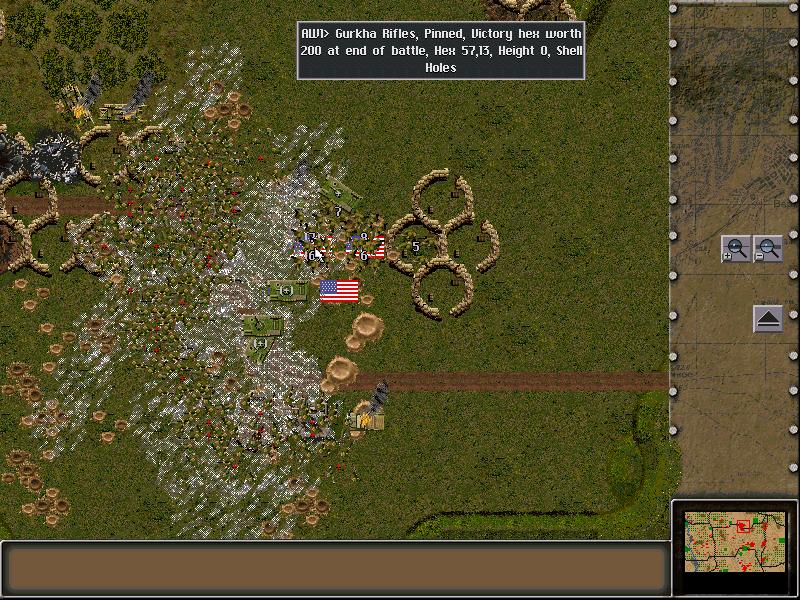Zoom out with the minus magnifier button

coord(768,249)
